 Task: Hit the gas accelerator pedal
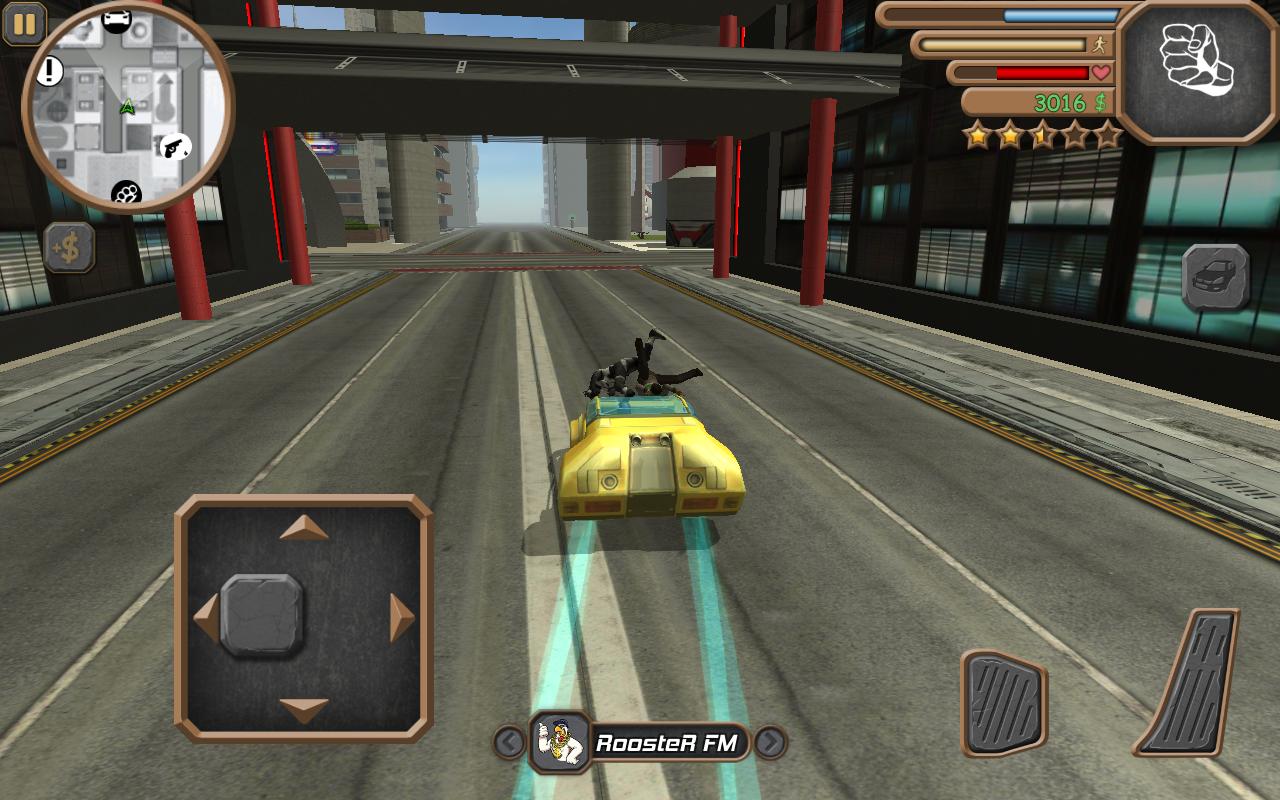[x=1190, y=682]
